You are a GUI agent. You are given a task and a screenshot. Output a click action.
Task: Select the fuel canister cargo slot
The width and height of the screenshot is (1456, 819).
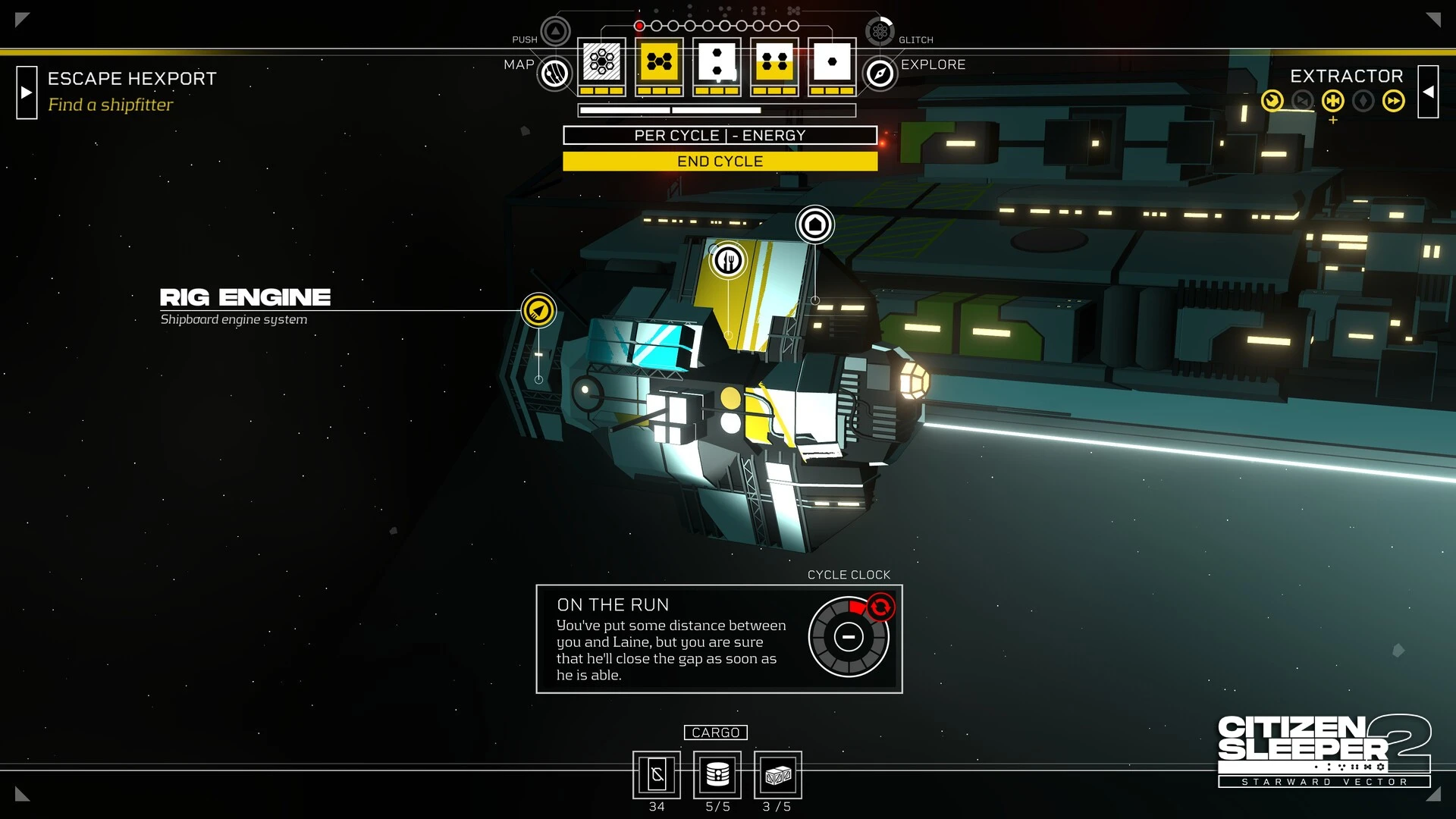point(717,775)
